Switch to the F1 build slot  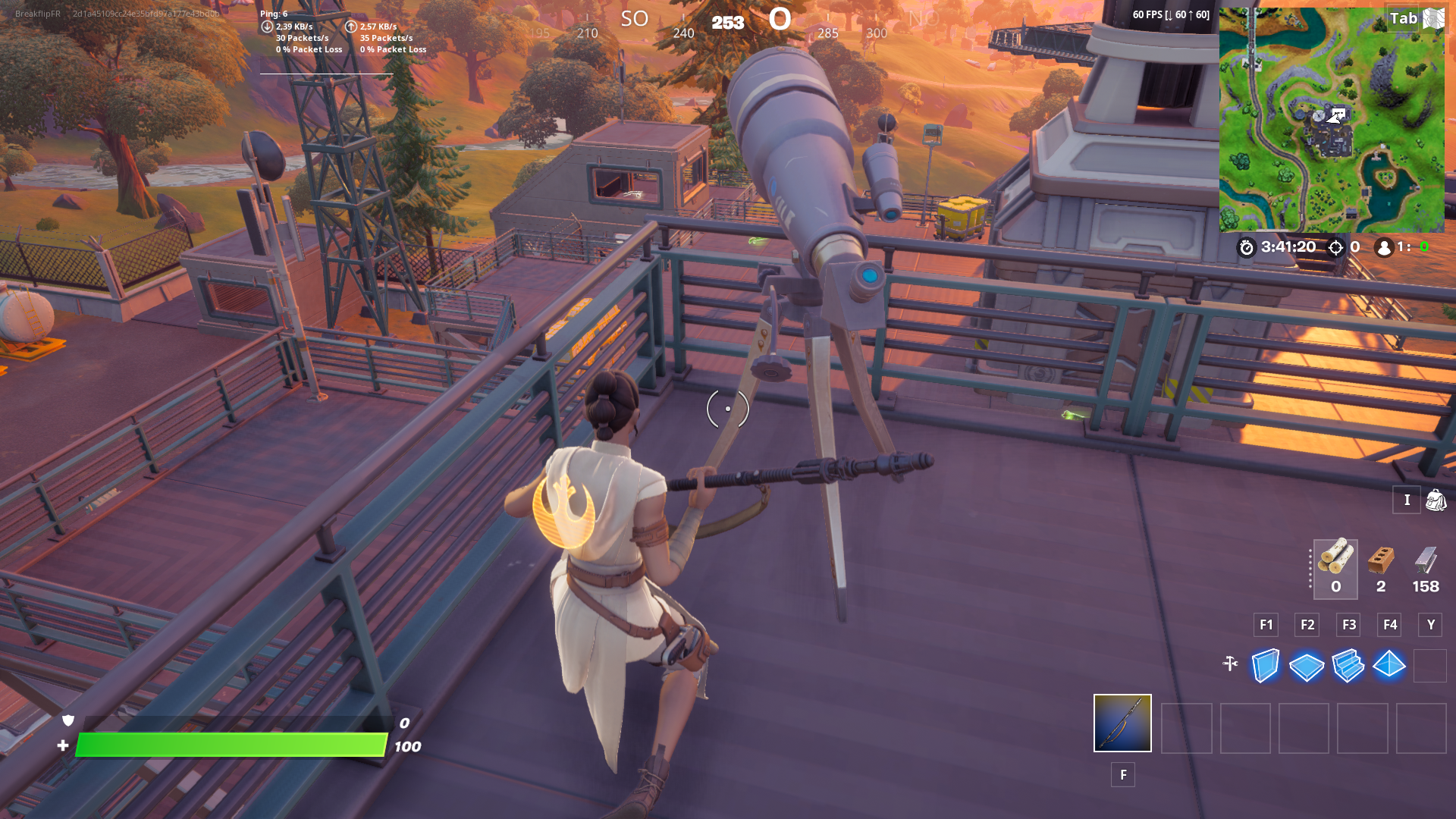coord(1266,625)
